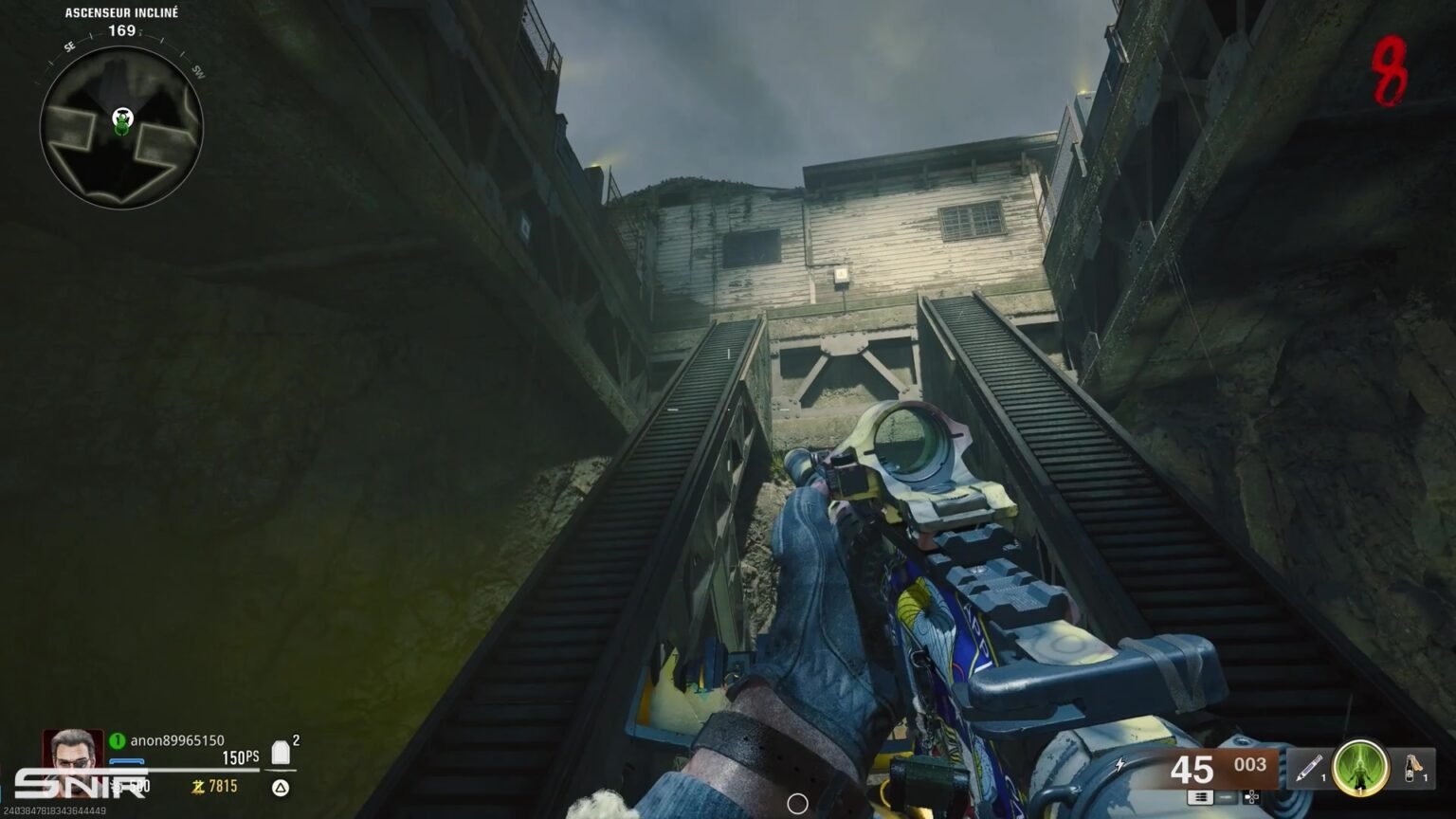Open the ASCENSEUR INCLINÉ location label
Viewport: 1456px width, 819px height.
(x=121, y=14)
